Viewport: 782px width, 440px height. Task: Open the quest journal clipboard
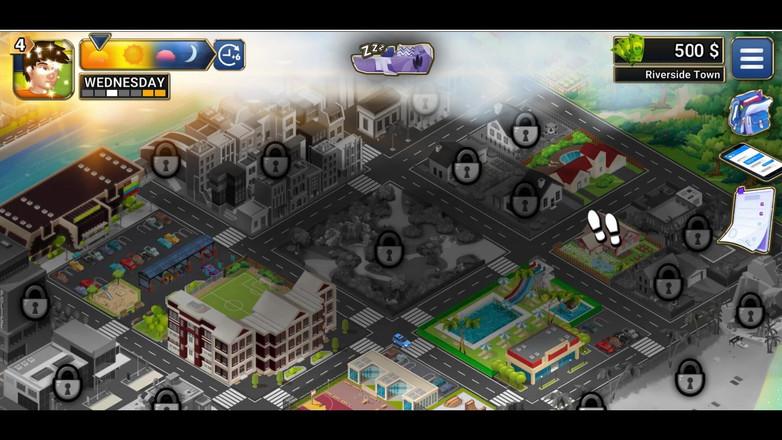[748, 217]
